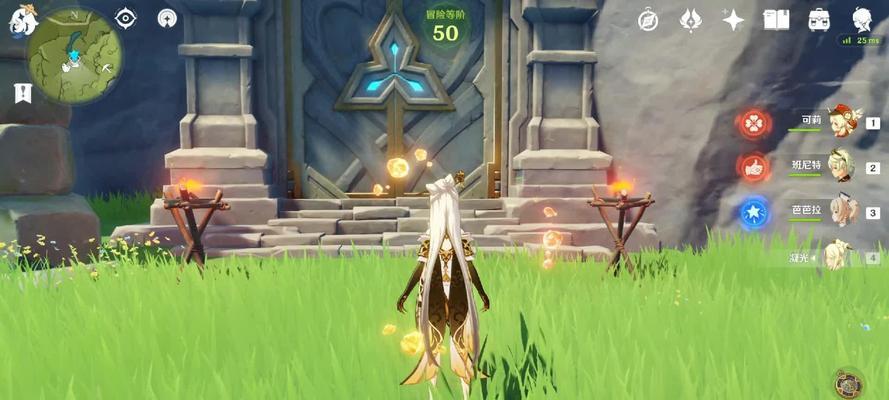Screen dimensions: 889x400
Task: Trigger Klee's red clover elemental burst
Action: click(753, 123)
